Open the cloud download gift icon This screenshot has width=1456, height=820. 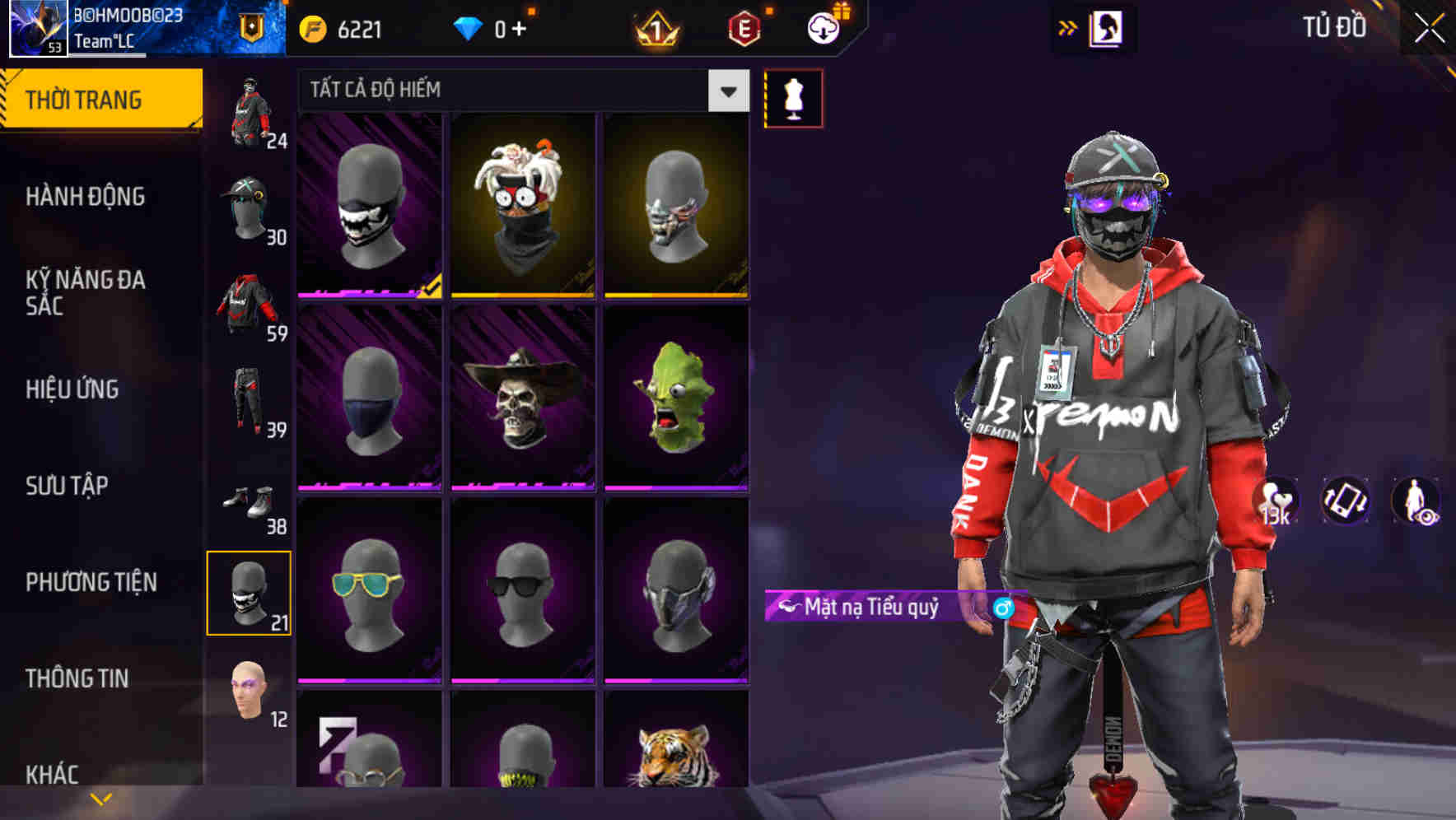tap(824, 28)
